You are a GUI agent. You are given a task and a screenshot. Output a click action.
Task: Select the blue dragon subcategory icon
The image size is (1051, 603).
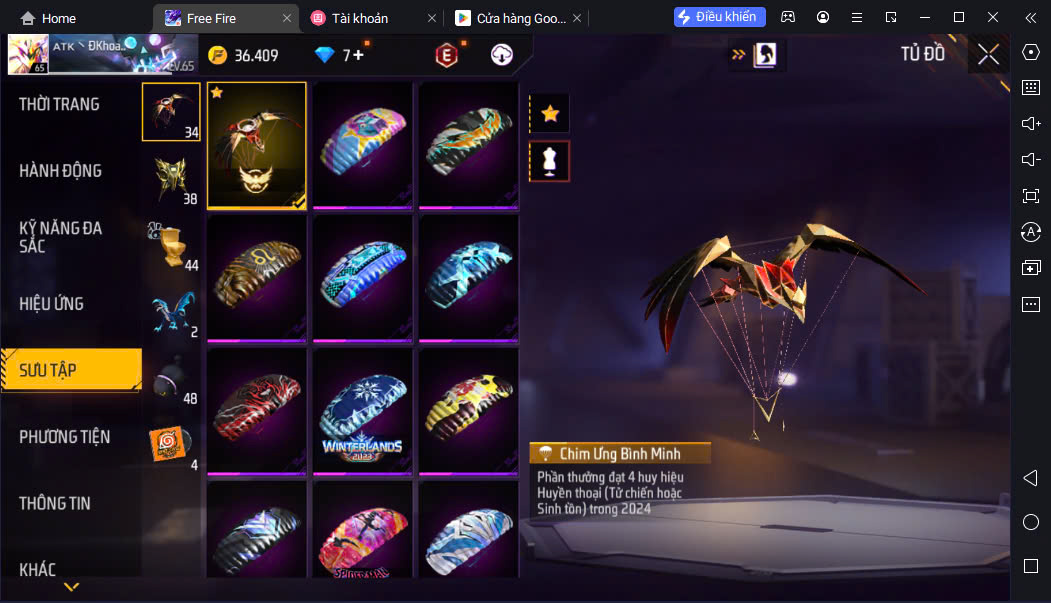click(171, 313)
